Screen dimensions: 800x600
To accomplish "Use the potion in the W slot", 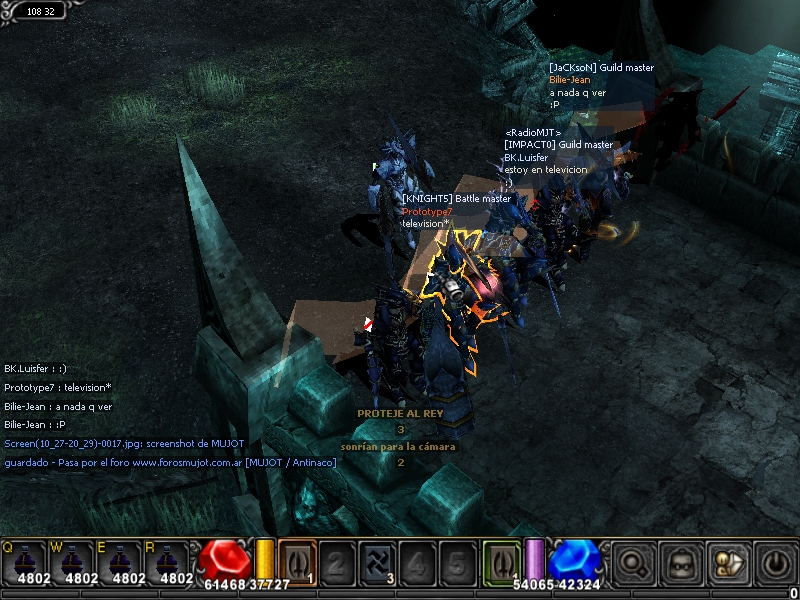I will (x=73, y=562).
